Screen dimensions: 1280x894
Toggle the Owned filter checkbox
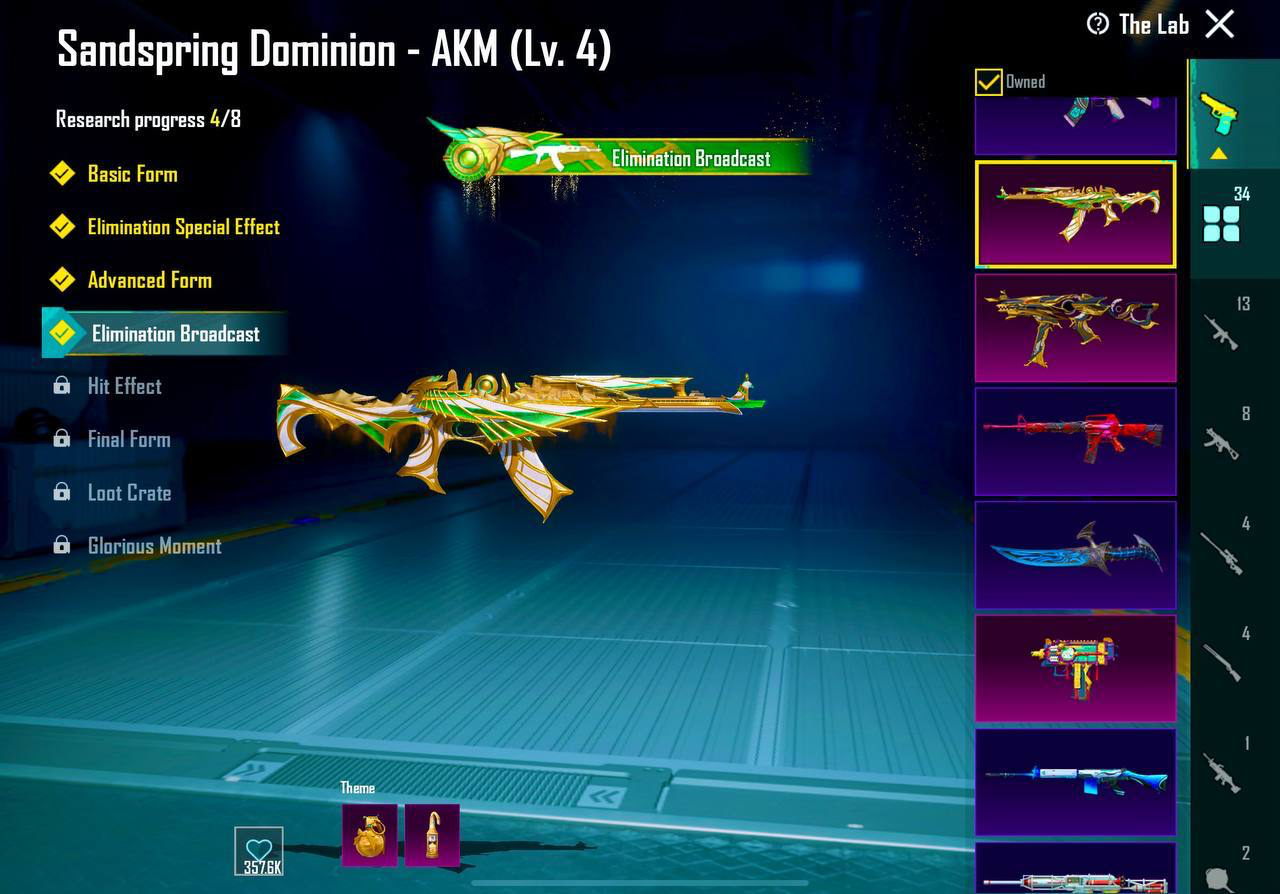[x=989, y=82]
